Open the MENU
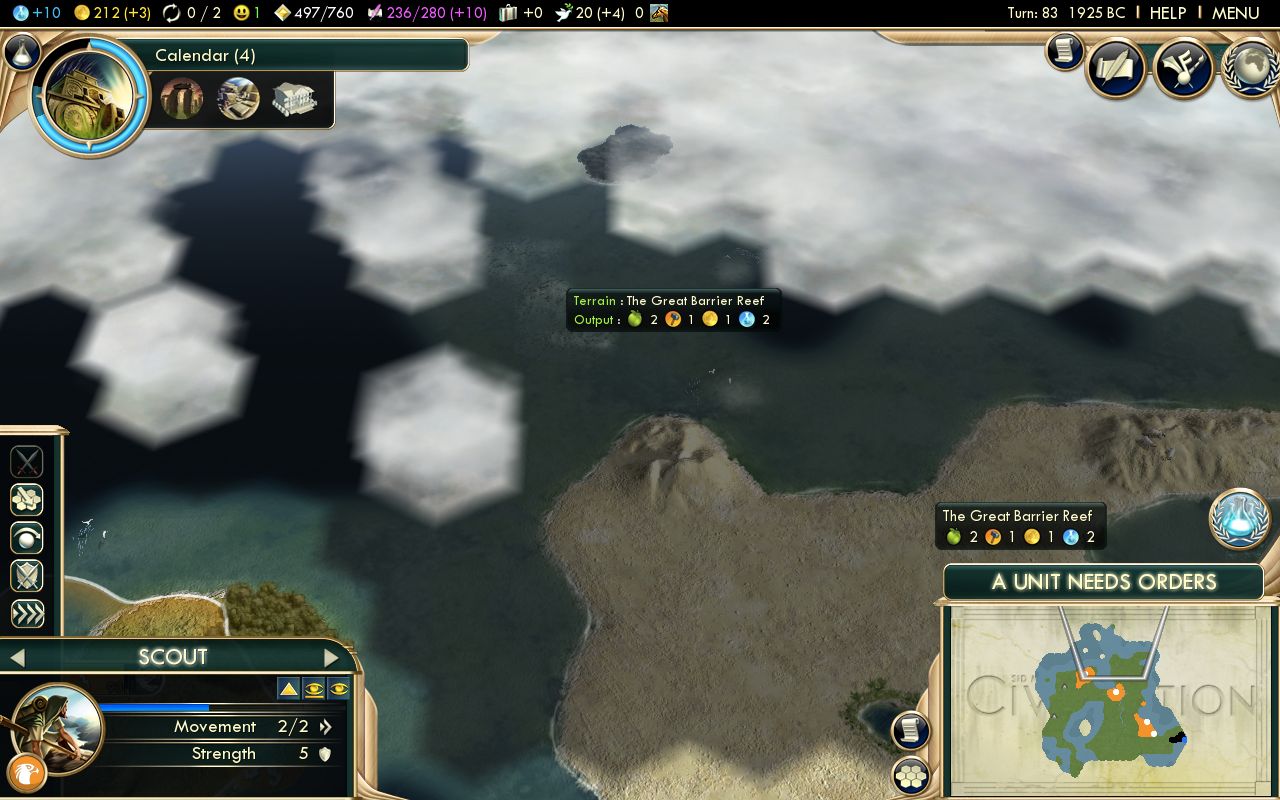This screenshot has width=1280, height=800. pyautogui.click(x=1236, y=13)
